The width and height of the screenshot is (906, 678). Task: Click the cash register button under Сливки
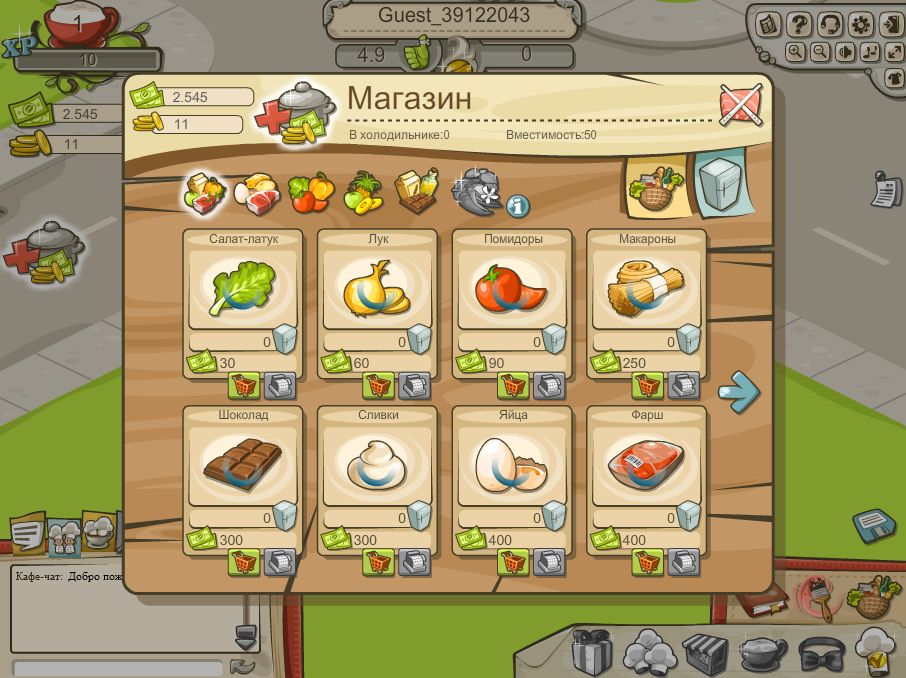coord(414,562)
